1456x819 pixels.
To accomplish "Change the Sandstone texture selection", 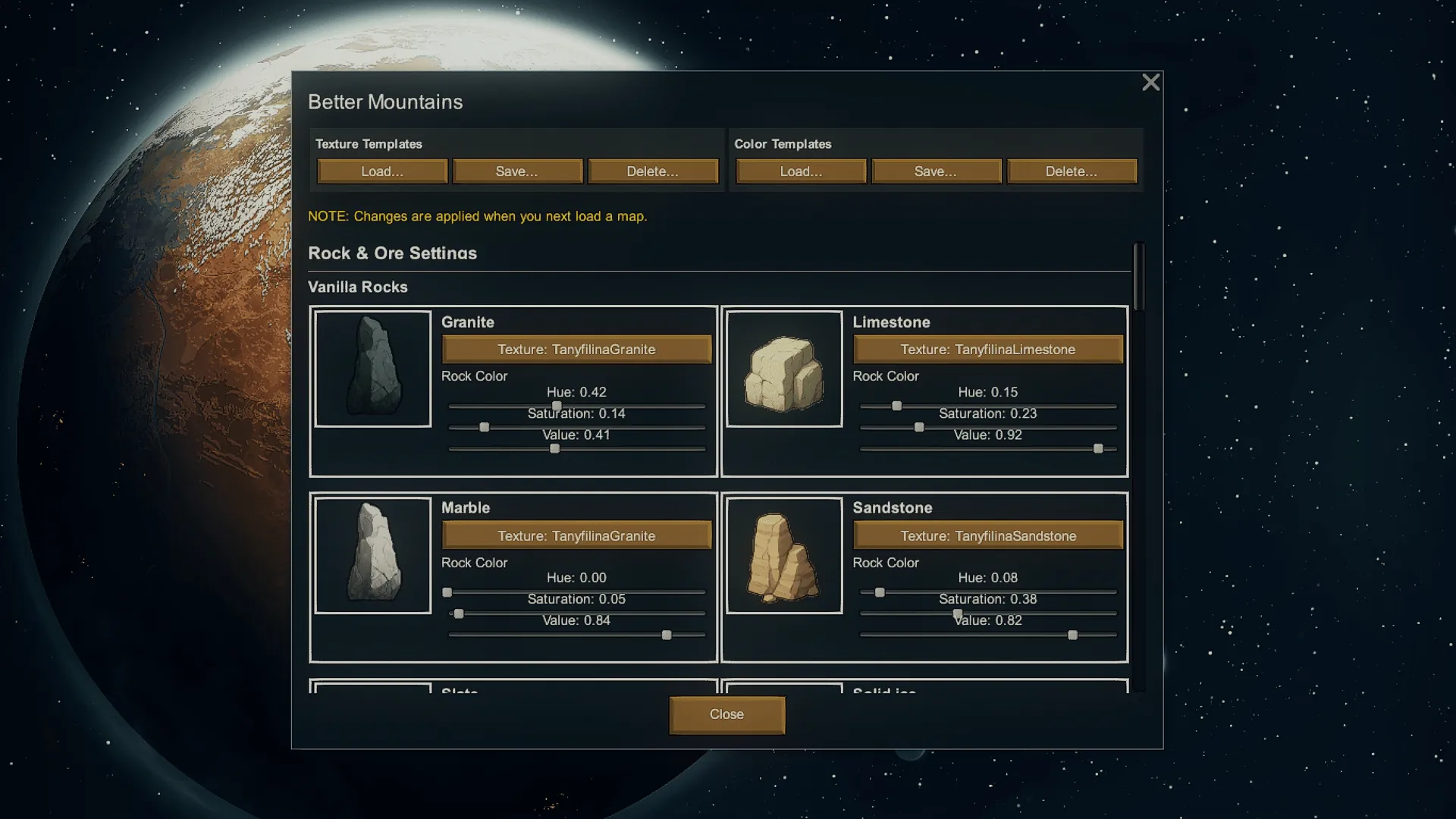I will [987, 536].
